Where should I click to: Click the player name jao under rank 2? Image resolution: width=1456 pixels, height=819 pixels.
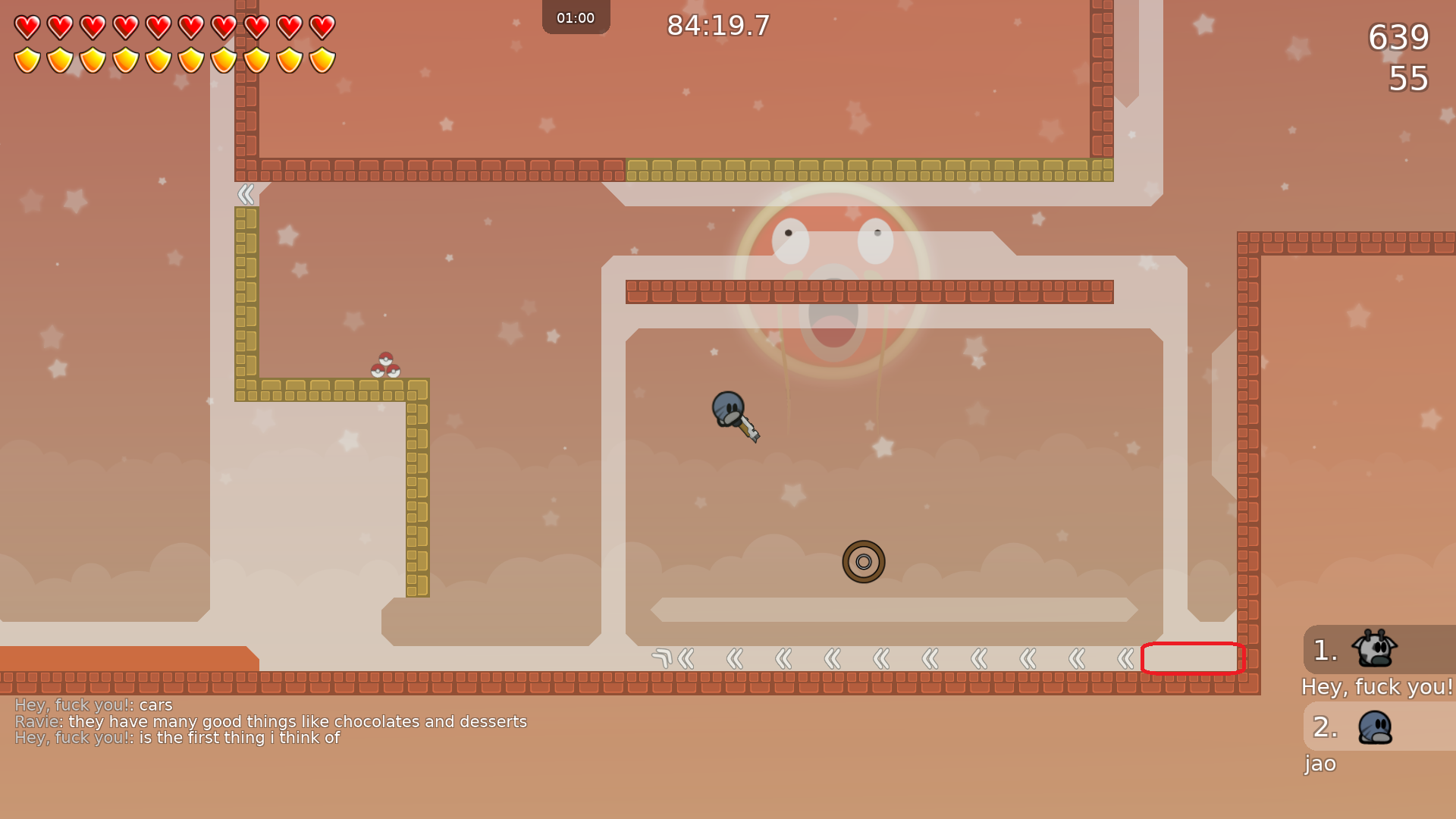tap(1319, 764)
